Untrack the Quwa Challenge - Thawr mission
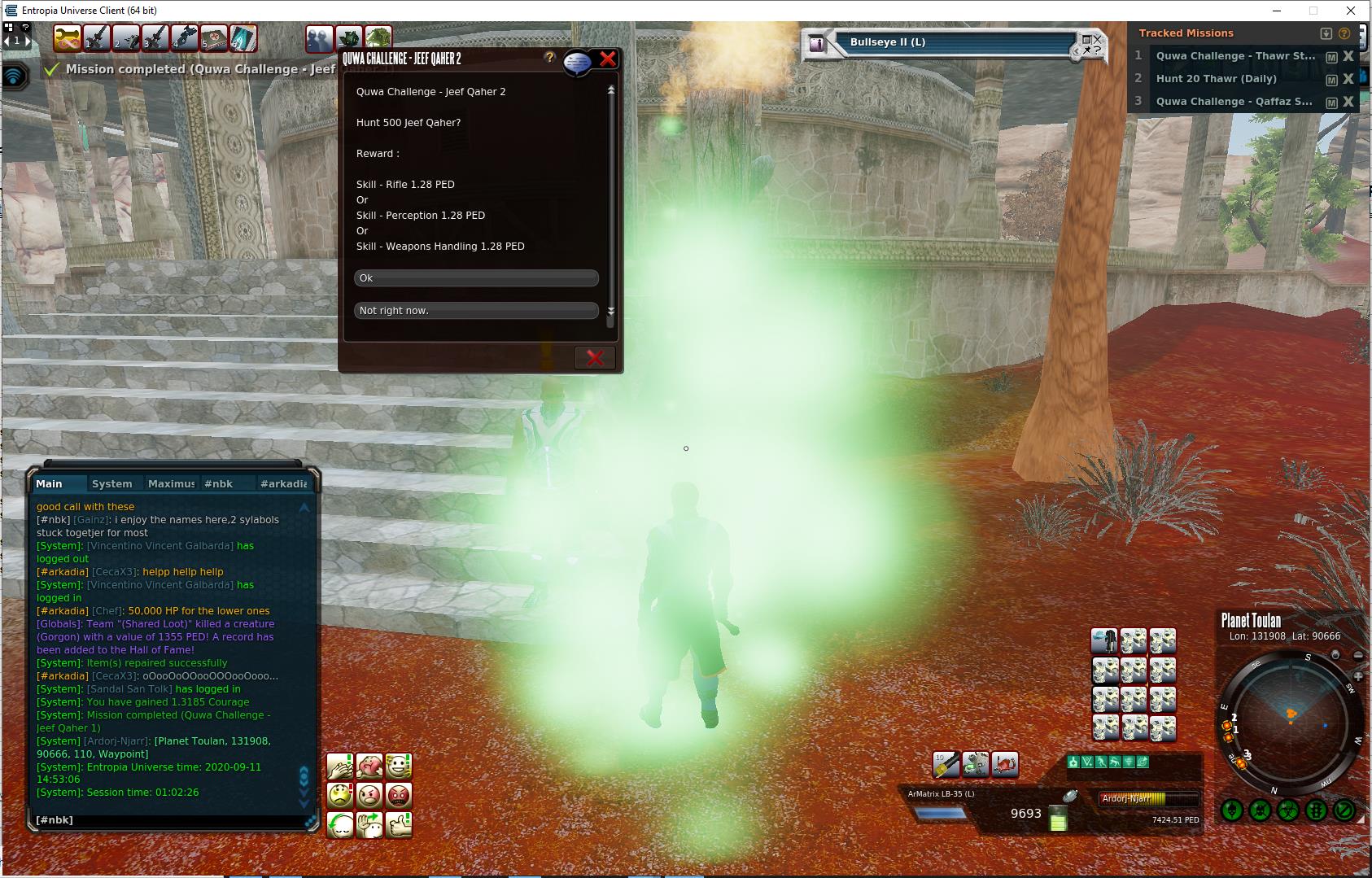Screen dimensions: 1372x878 tap(1348, 56)
